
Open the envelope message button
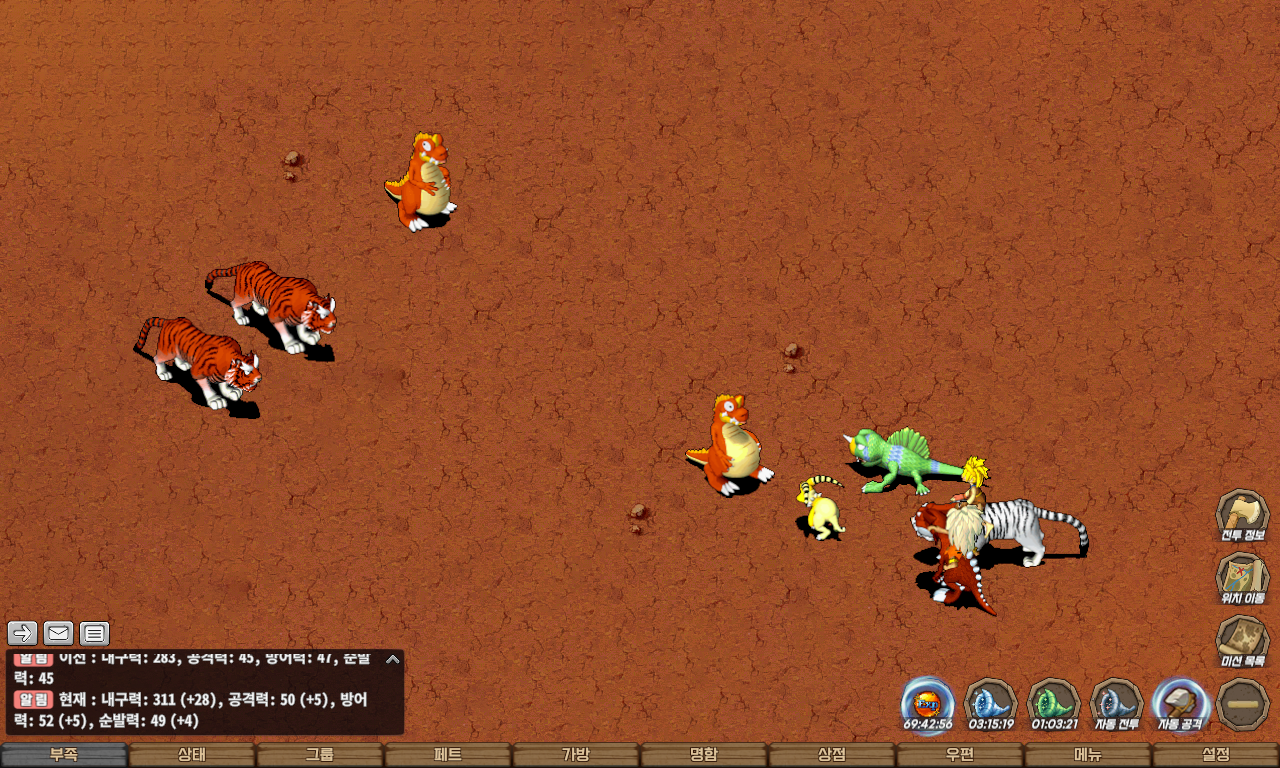[x=59, y=633]
